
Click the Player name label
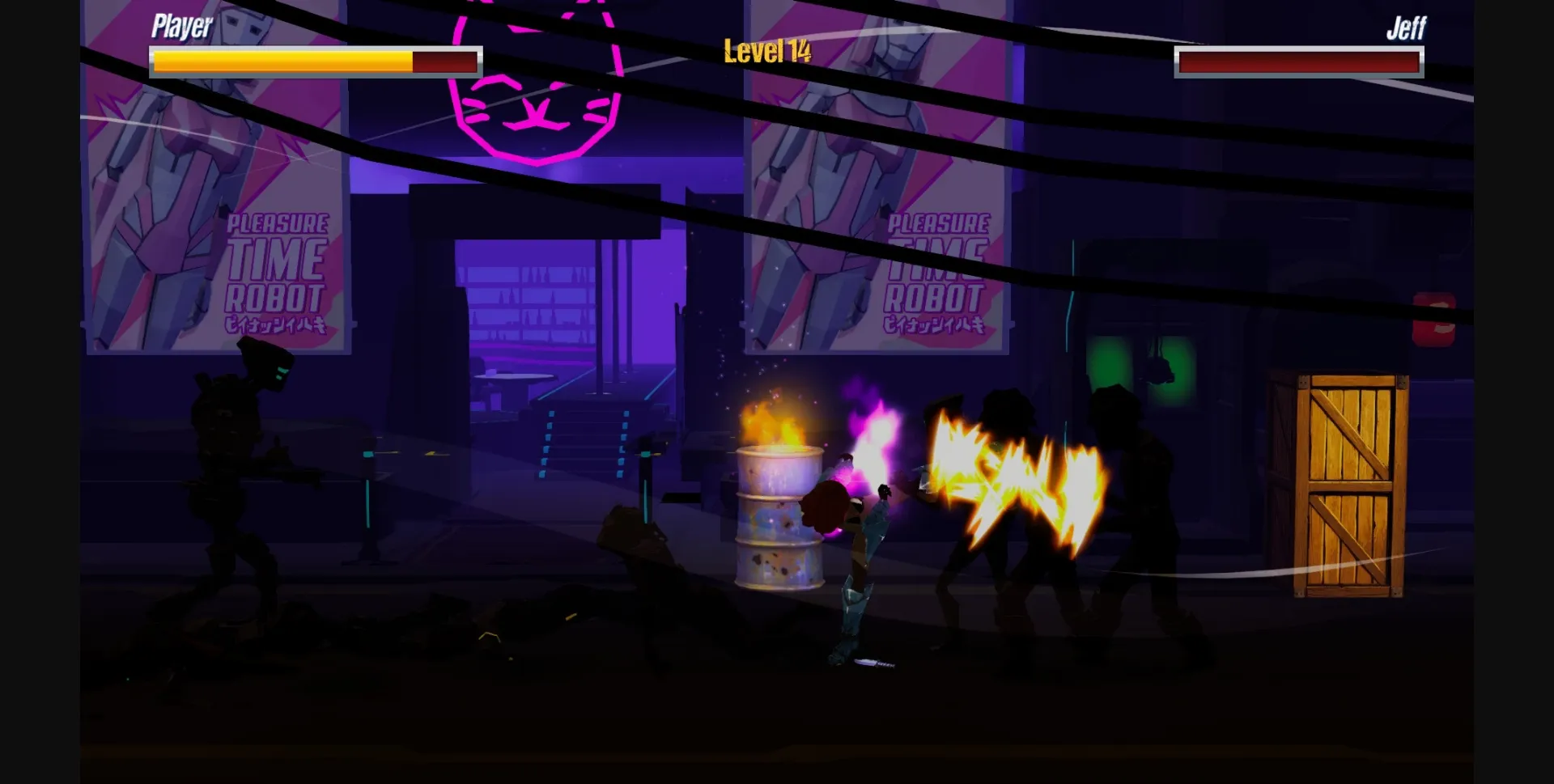180,25
